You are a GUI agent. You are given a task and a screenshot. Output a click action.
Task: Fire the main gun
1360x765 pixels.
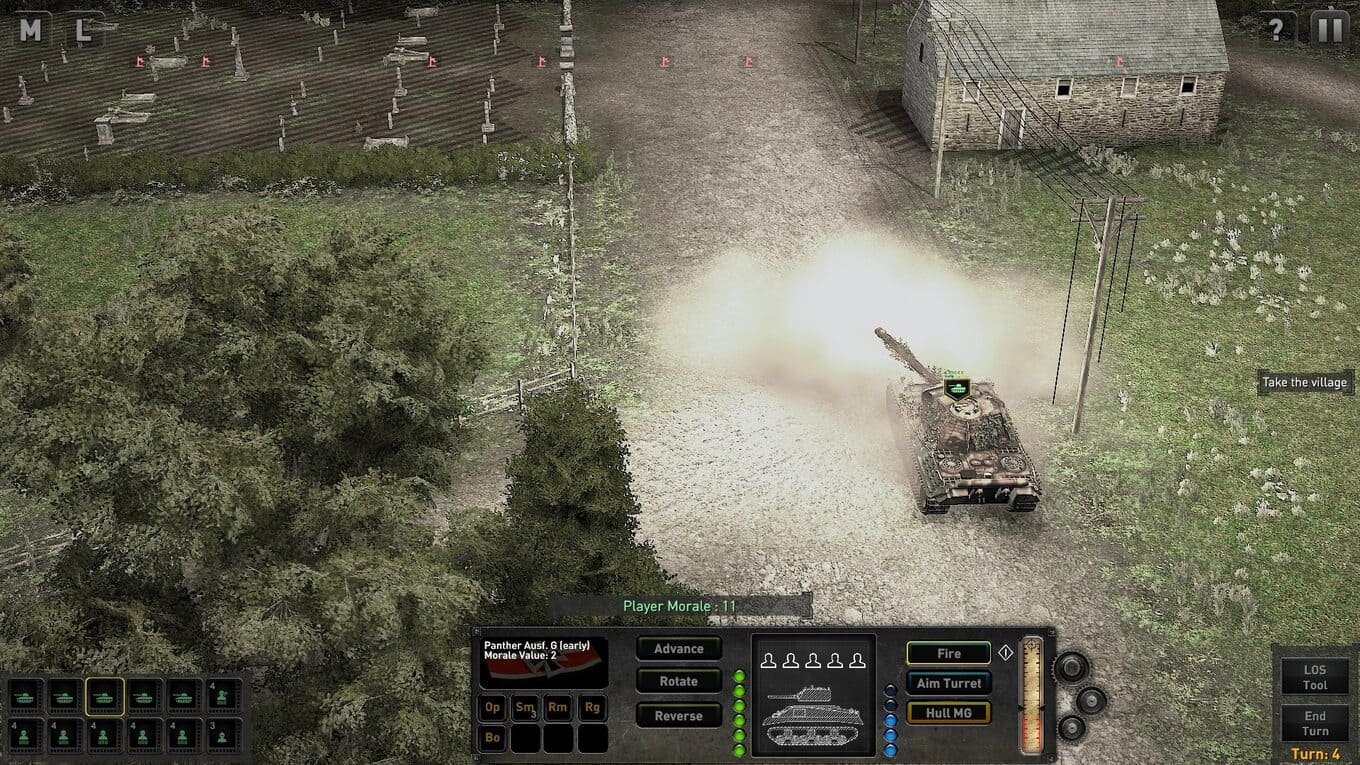pos(948,654)
